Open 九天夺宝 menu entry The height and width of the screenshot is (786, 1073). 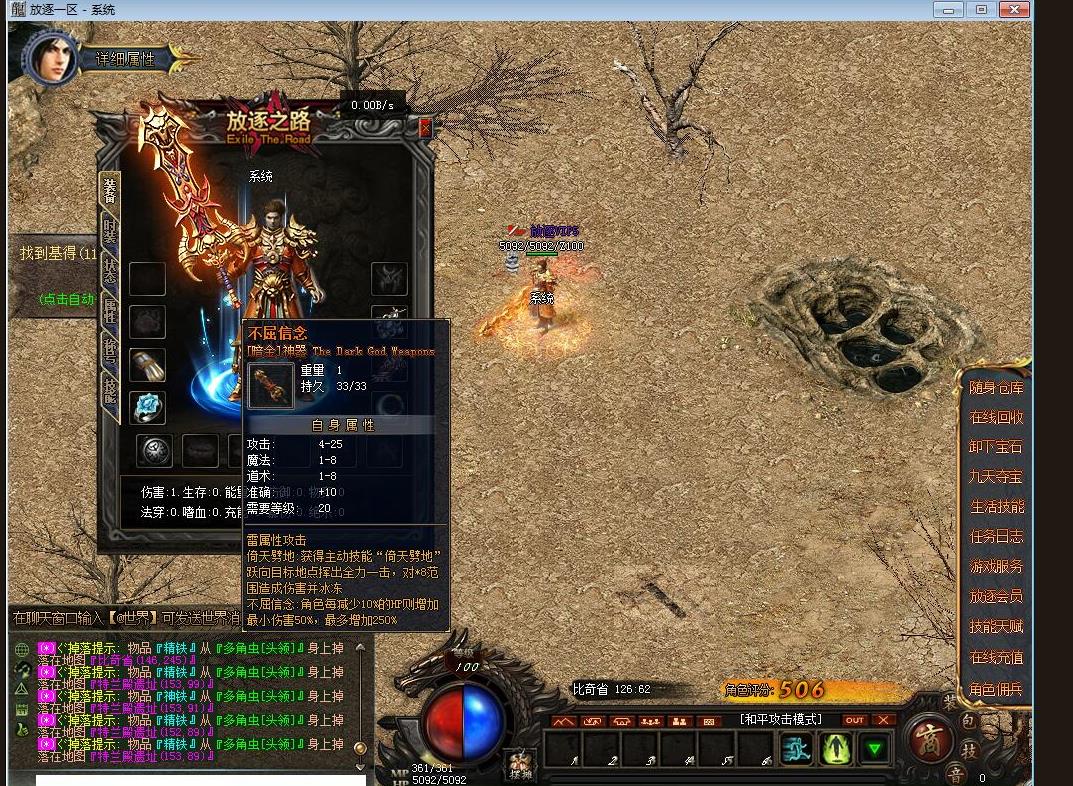(995, 477)
